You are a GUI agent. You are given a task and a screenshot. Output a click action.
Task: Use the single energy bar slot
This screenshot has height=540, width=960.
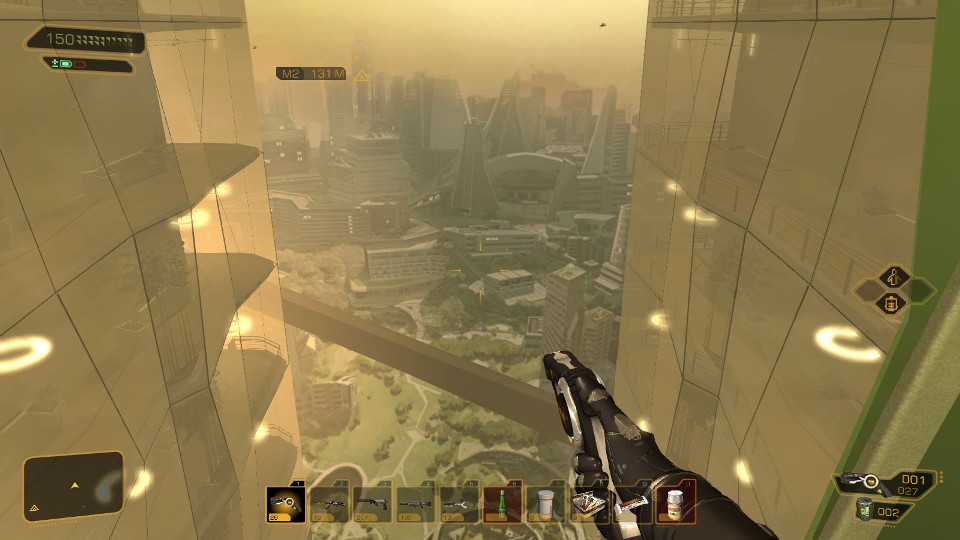tap(631, 504)
